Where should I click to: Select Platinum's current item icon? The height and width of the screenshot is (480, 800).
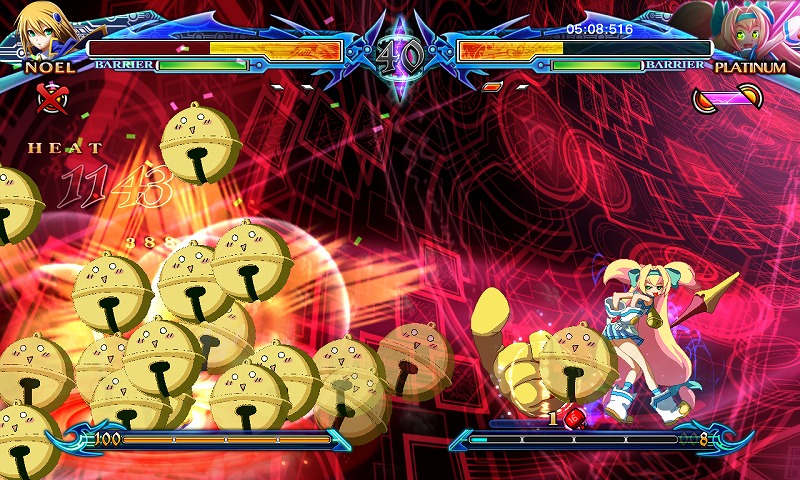728,98
